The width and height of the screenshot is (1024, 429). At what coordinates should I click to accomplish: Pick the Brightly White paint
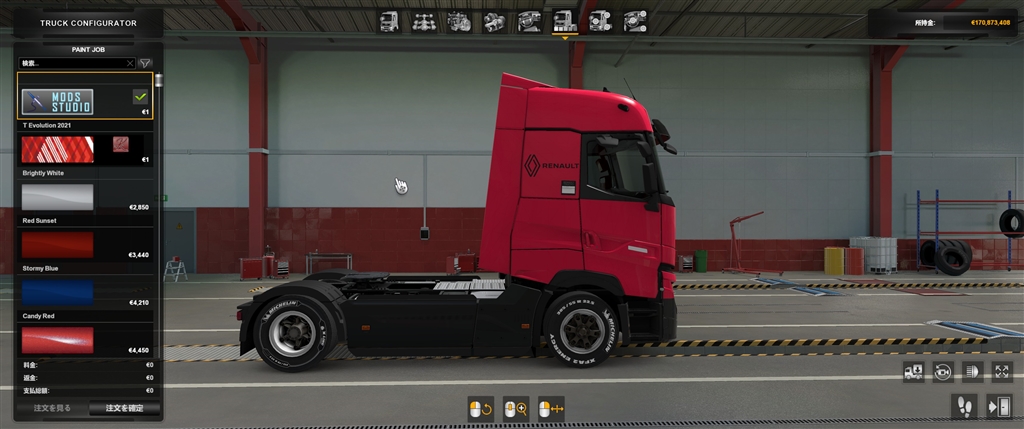tap(58, 196)
